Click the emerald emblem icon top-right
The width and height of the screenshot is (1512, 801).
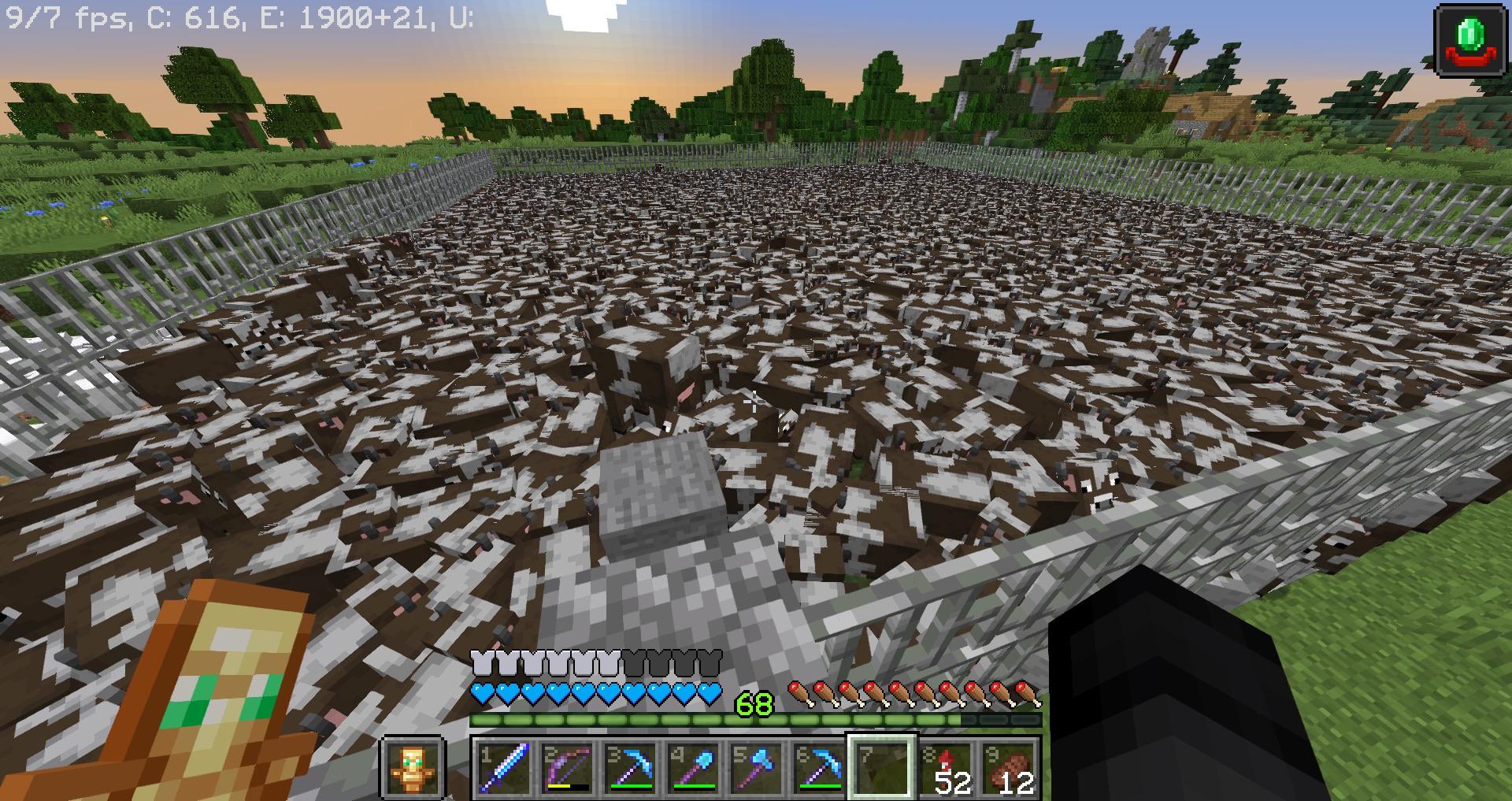tap(1471, 41)
